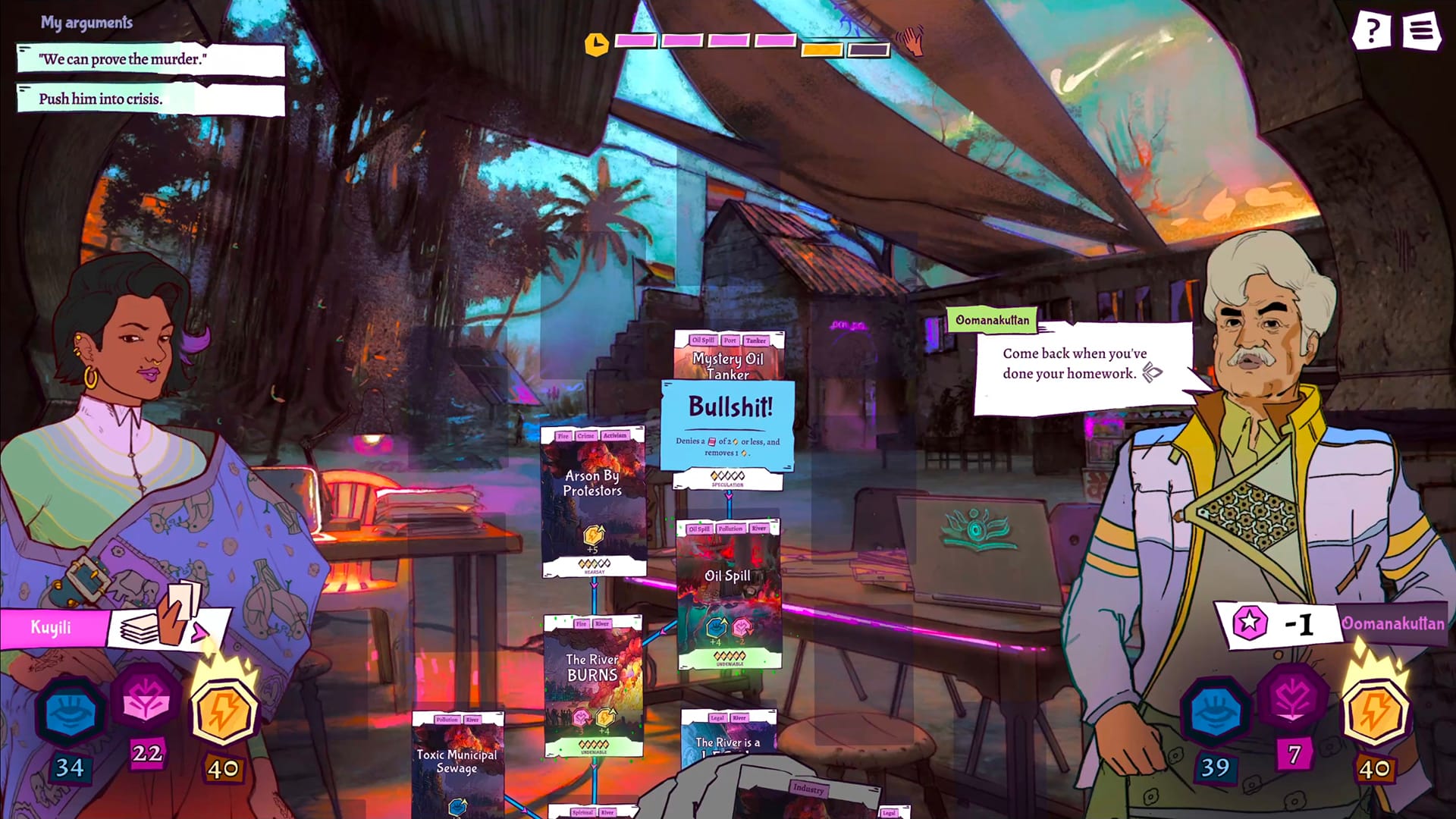Viewport: 1456px width, 819px height.
Task: Choose The River BURNS card
Action: (x=593, y=684)
